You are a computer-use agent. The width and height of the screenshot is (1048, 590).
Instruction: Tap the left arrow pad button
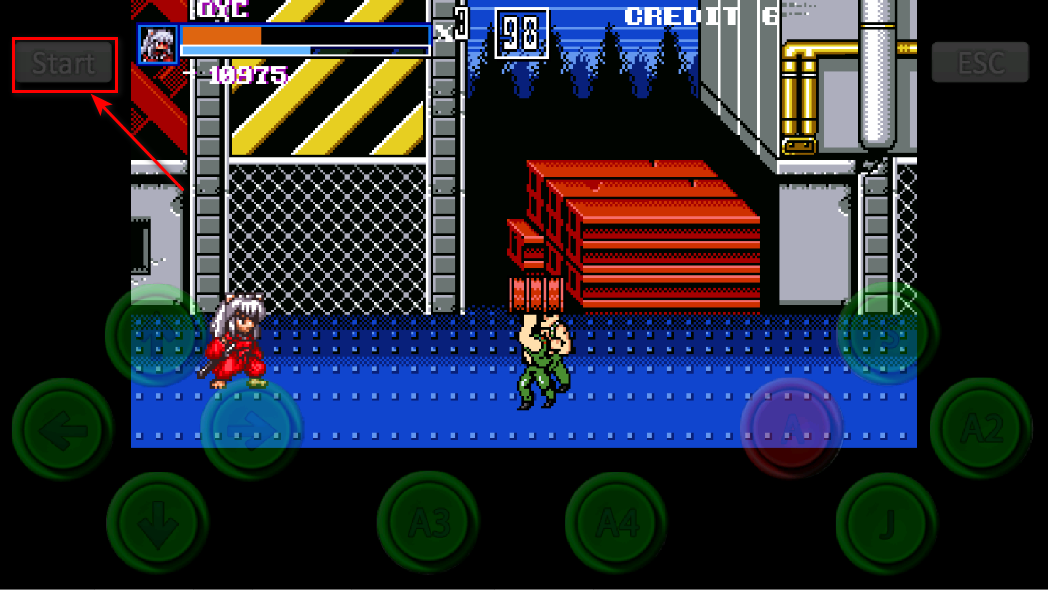pos(62,429)
